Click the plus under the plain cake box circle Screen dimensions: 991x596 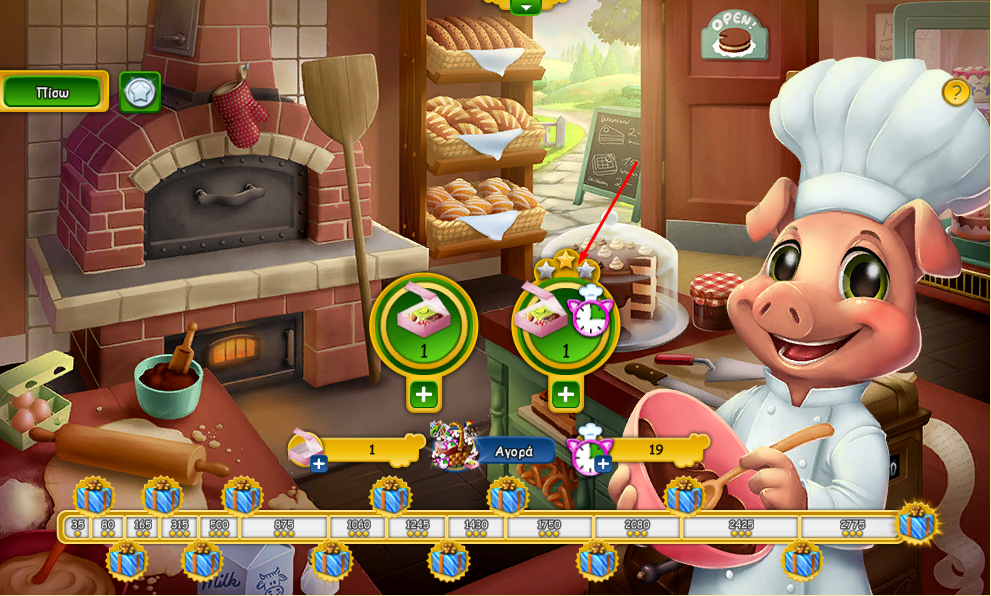pos(423,394)
